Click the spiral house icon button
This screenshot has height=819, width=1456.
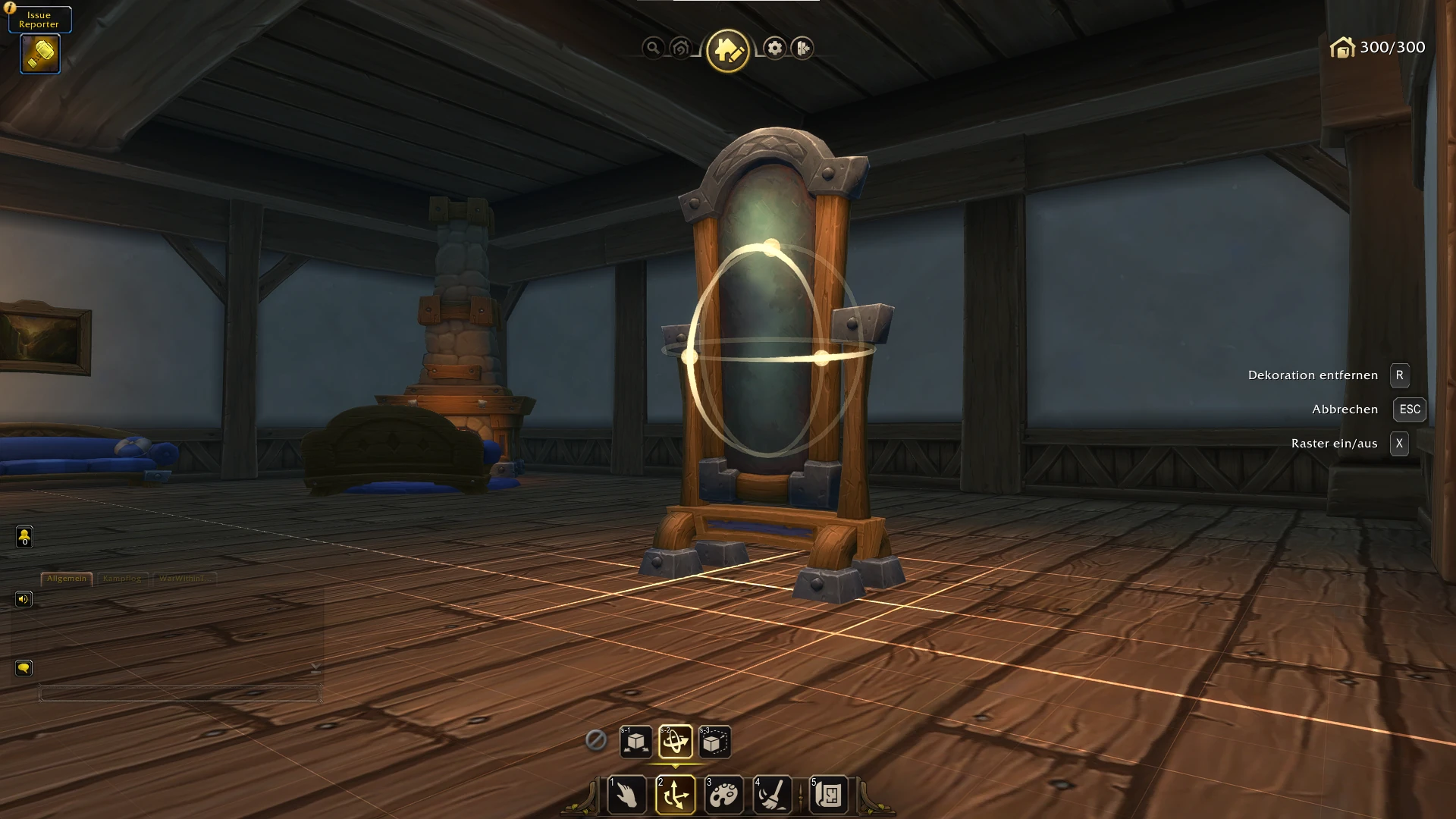pyautogui.click(x=680, y=49)
